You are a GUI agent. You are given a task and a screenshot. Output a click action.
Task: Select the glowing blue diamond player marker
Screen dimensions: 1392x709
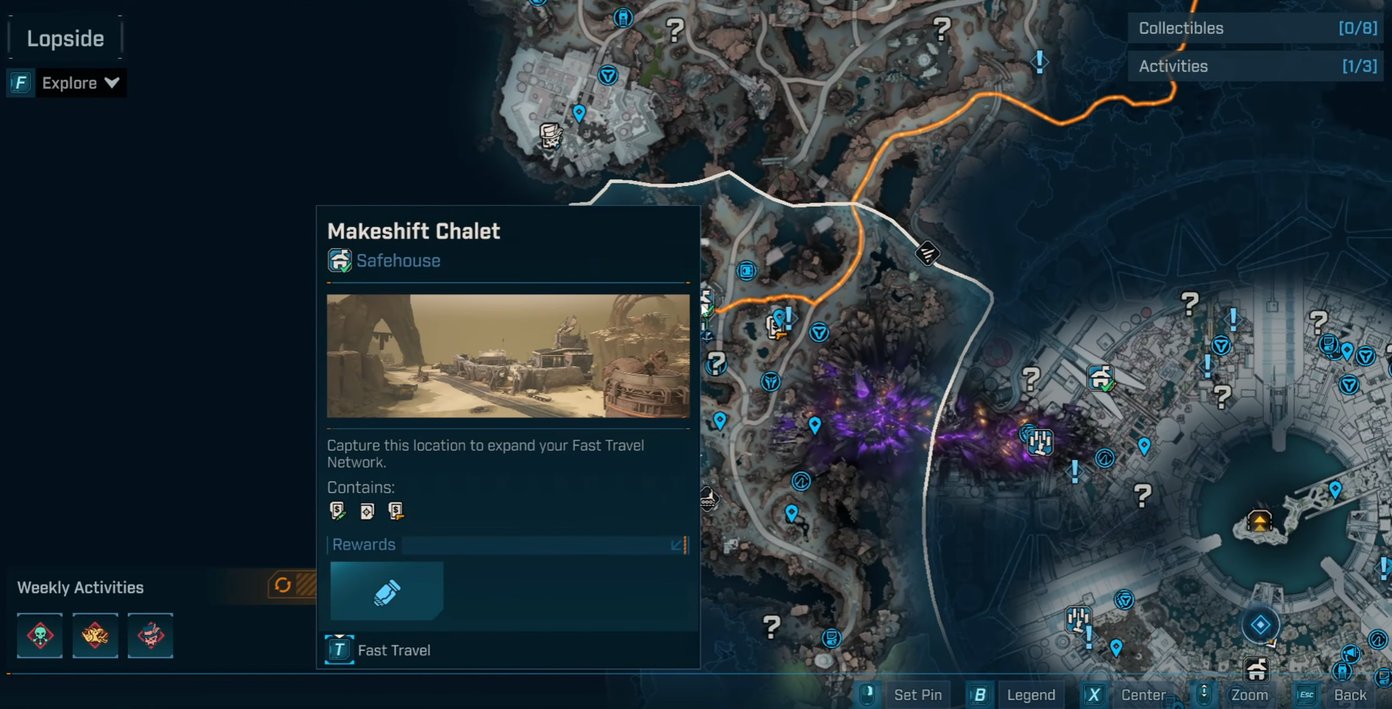point(1261,625)
